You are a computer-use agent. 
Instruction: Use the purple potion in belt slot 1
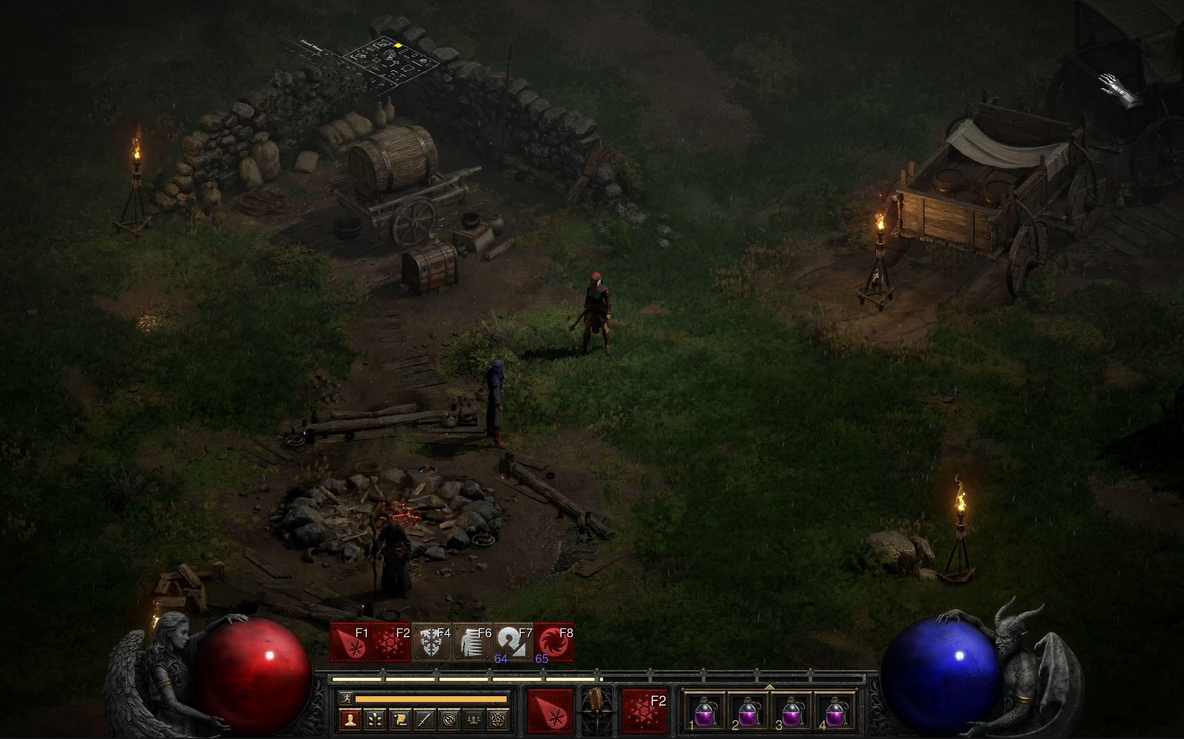706,712
